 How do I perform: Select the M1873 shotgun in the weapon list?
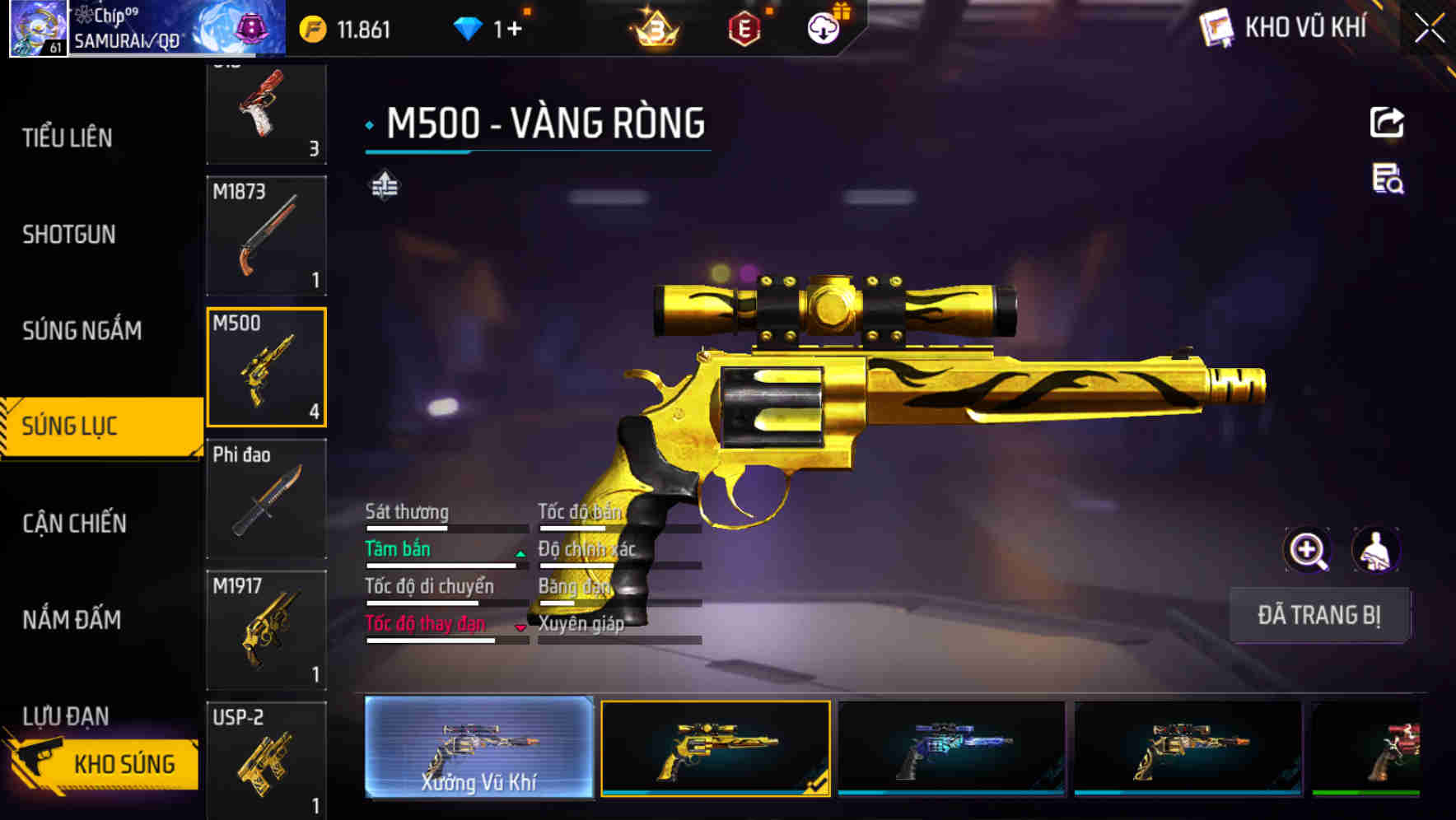(266, 236)
